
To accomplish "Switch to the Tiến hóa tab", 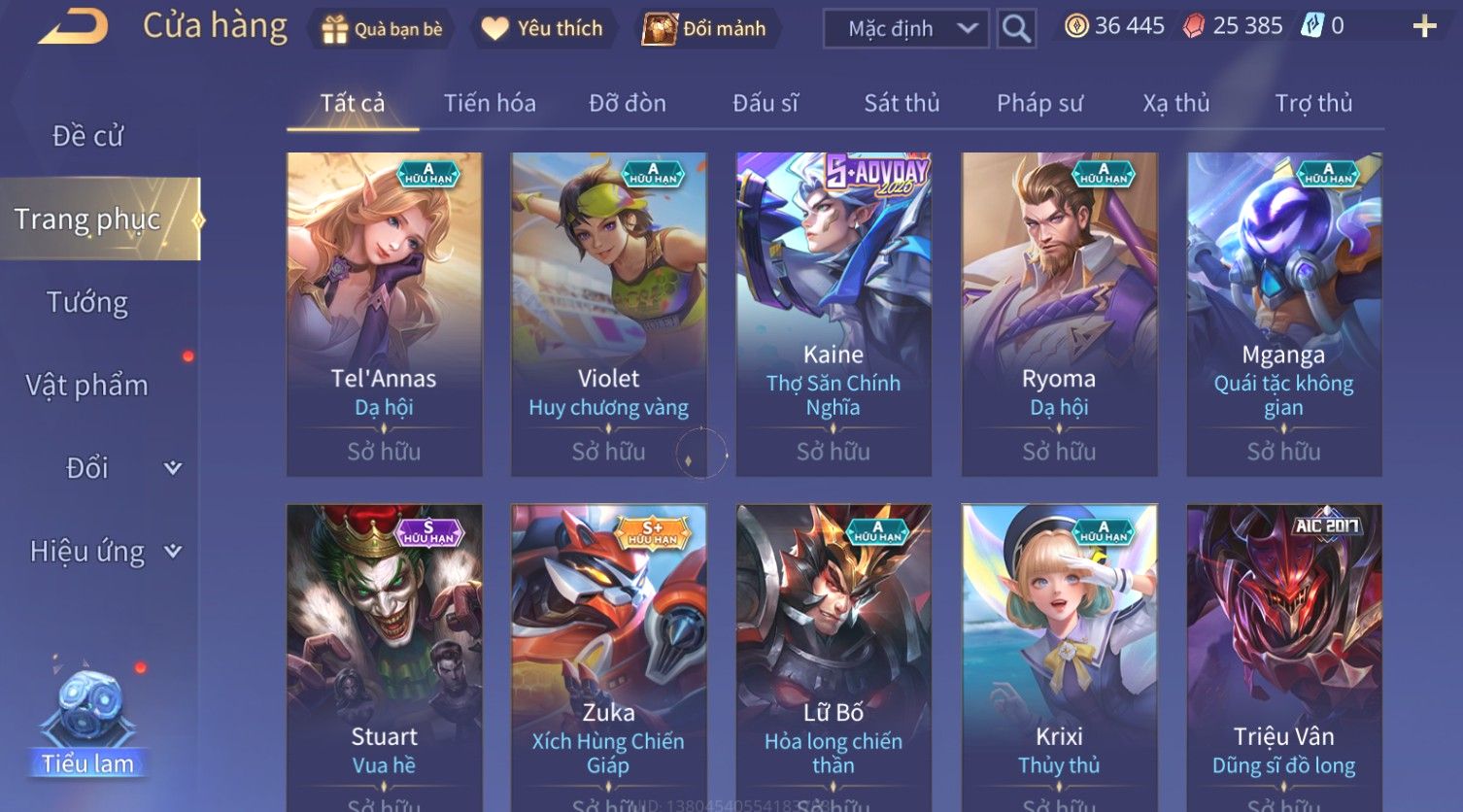I will pyautogui.click(x=490, y=103).
